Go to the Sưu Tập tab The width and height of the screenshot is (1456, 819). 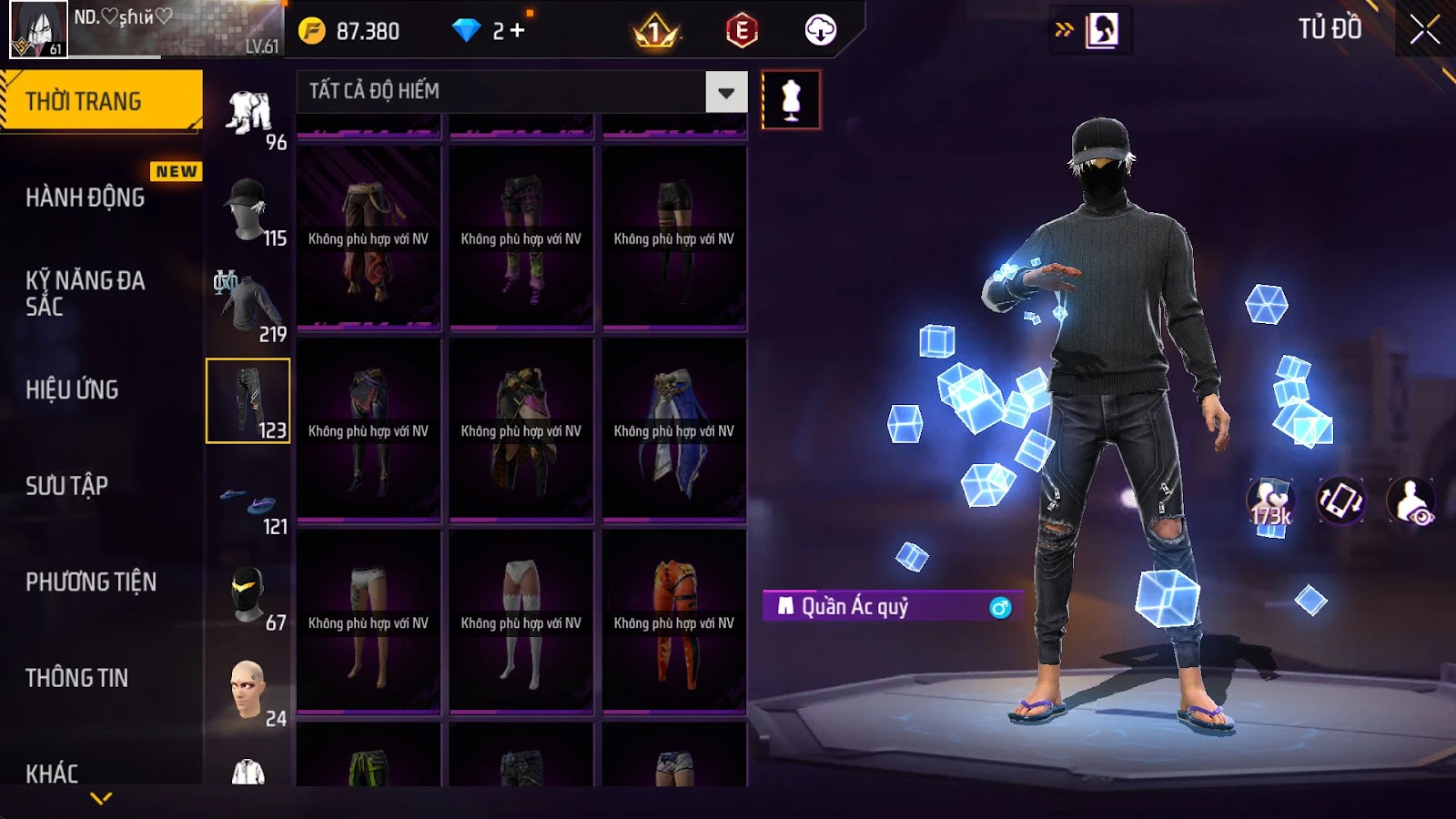click(x=67, y=486)
